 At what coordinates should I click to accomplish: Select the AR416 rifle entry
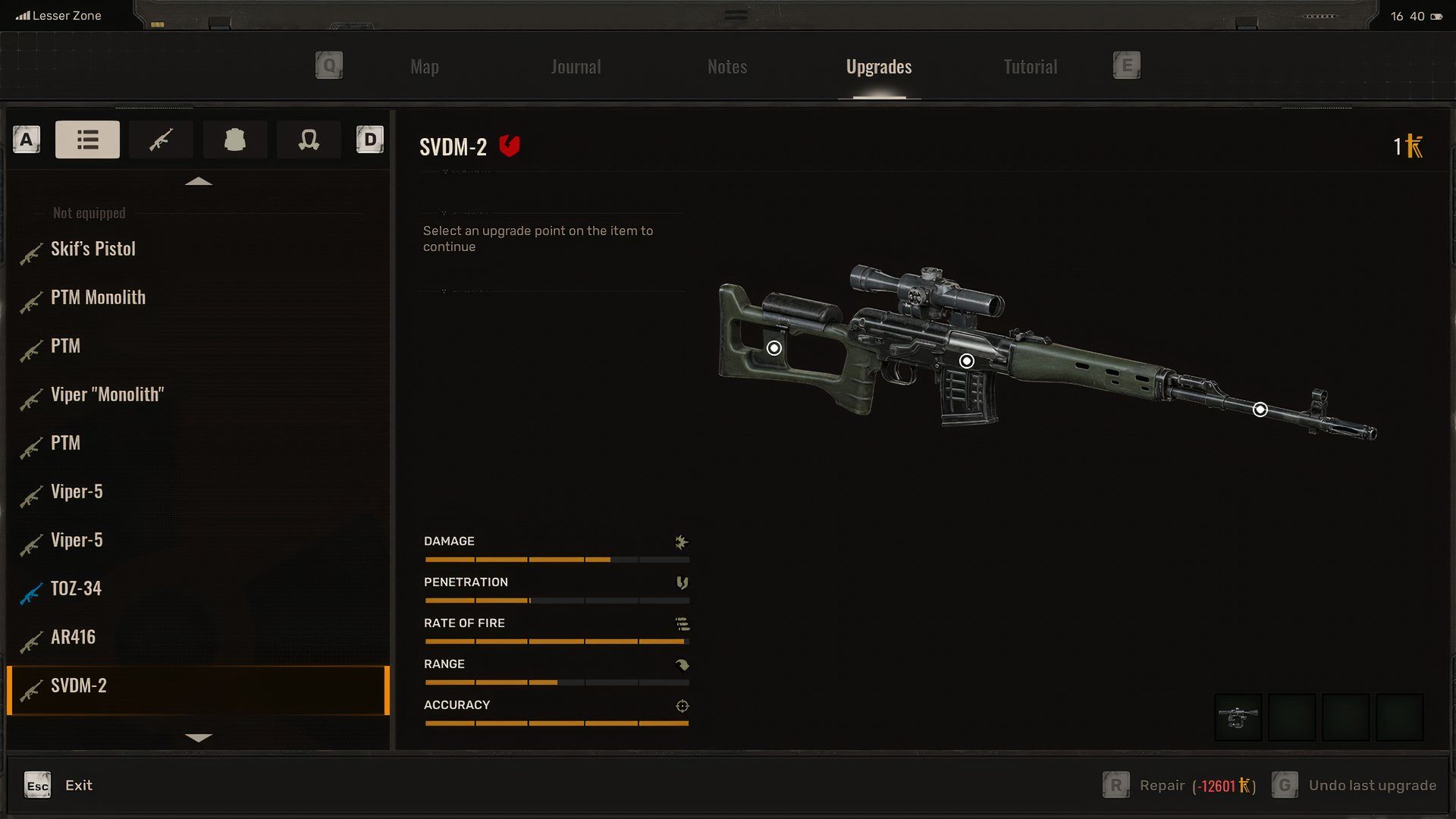[x=73, y=637]
